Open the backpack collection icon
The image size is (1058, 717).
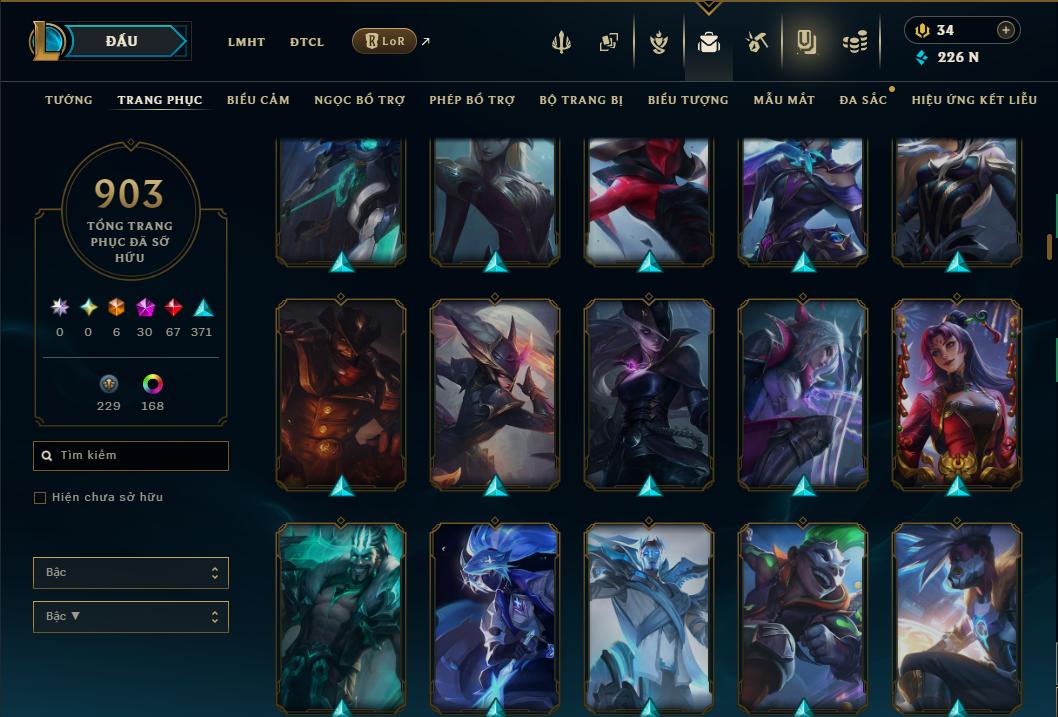tap(709, 42)
